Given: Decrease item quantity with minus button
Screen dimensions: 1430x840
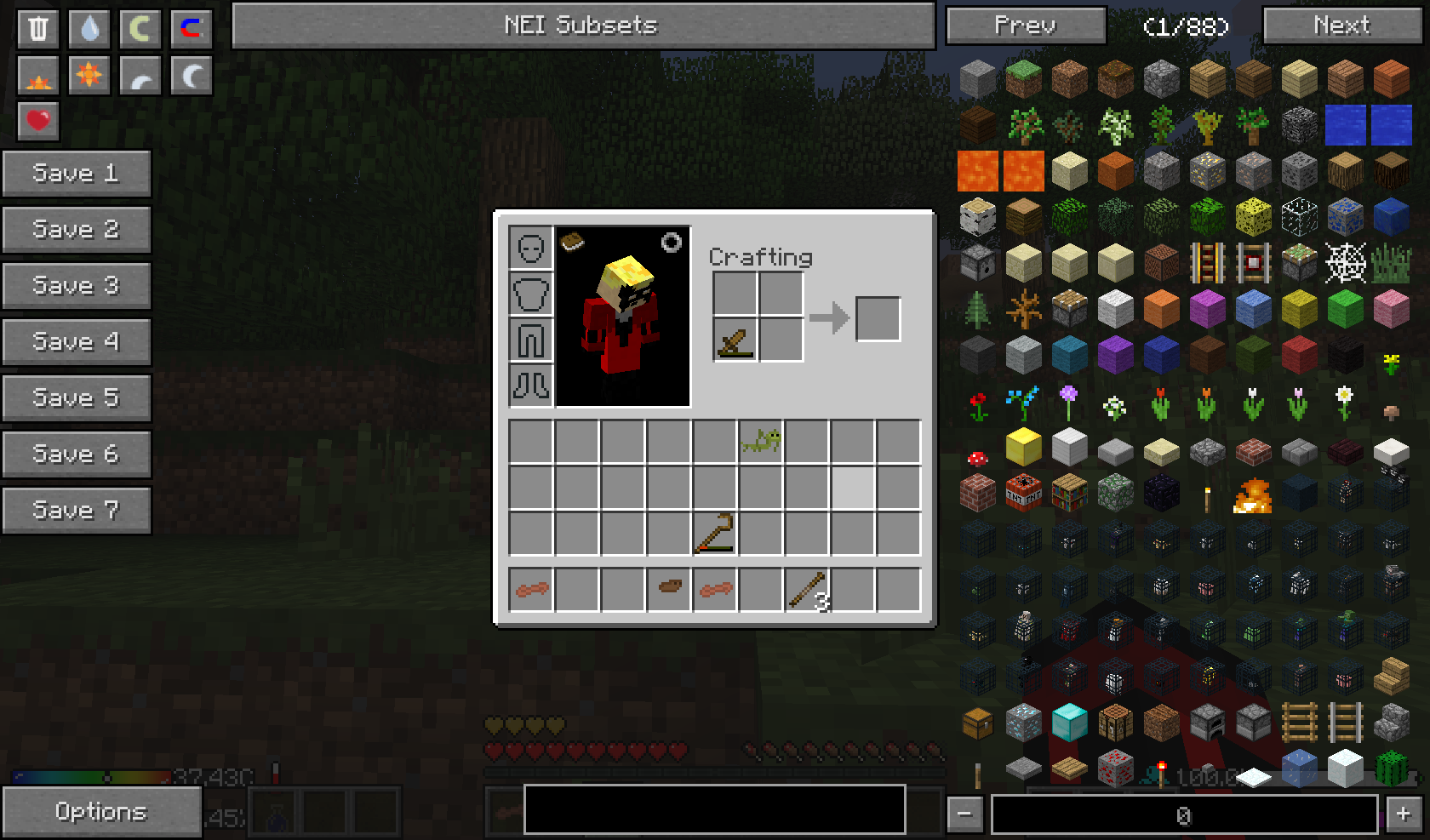Looking at the screenshot, I should pyautogui.click(x=964, y=814).
